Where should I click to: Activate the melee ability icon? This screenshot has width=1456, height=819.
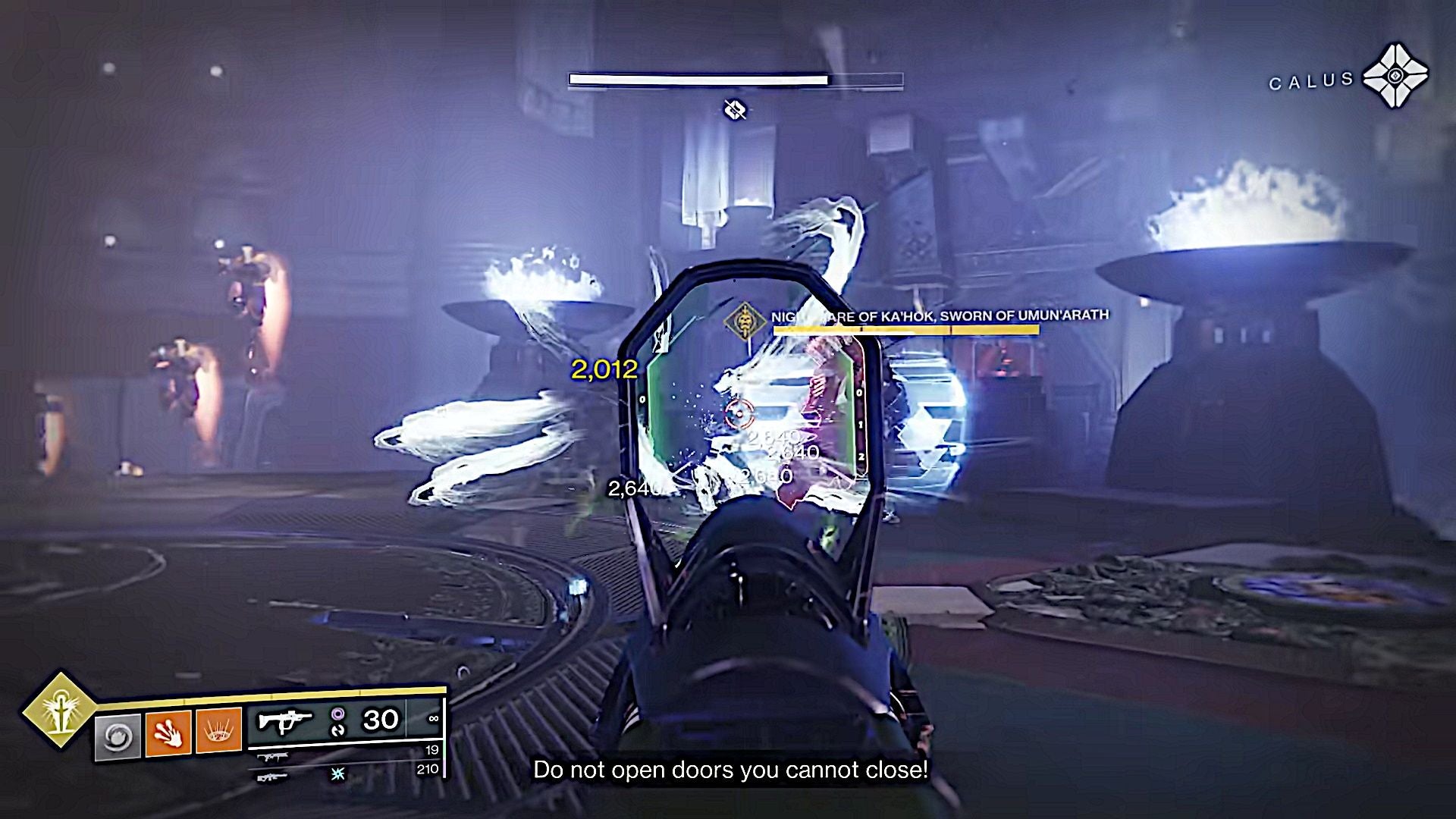[168, 733]
